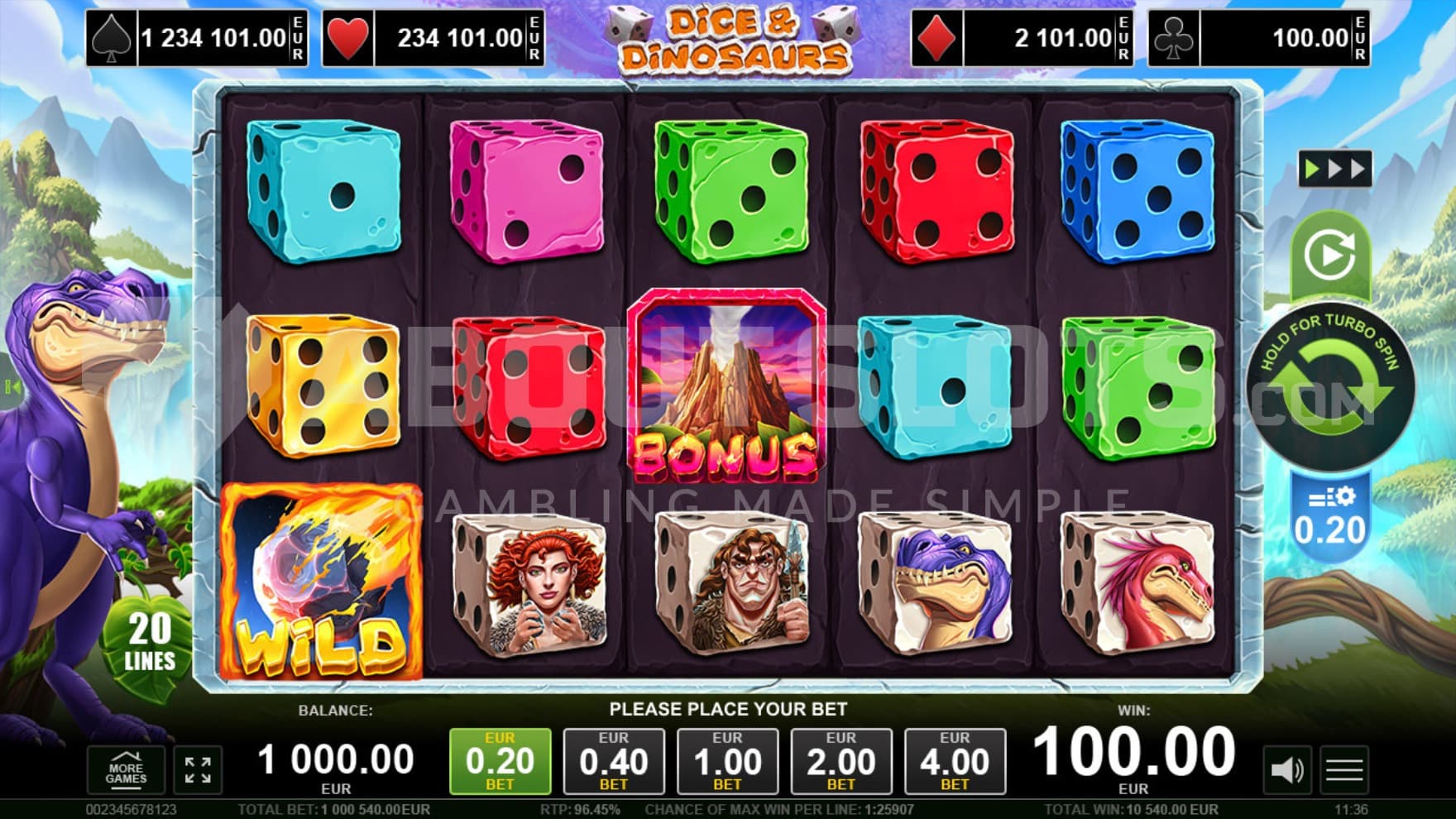The width and height of the screenshot is (1456, 819).
Task: View the club jackpot panel
Action: [1258, 38]
